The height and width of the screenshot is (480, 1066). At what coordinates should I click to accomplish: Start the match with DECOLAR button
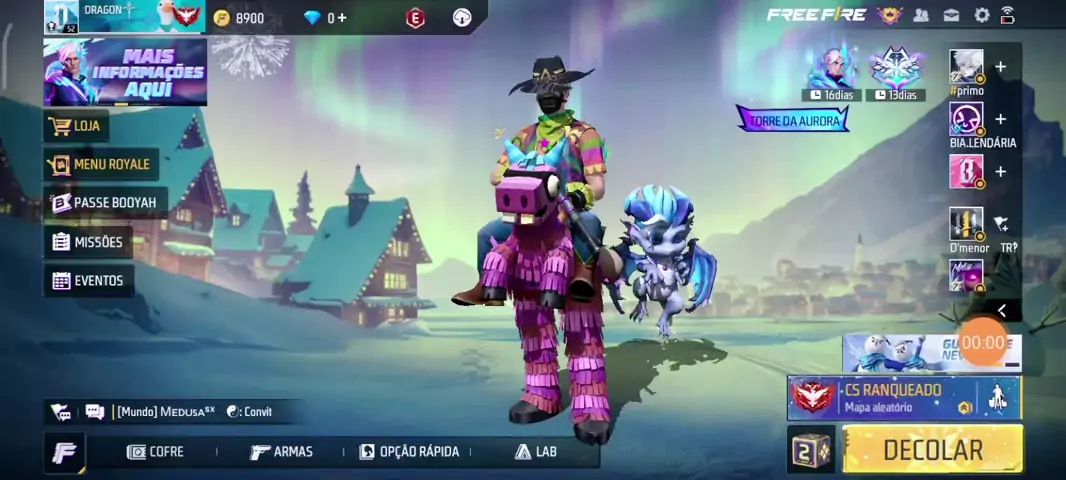pyautogui.click(x=932, y=450)
